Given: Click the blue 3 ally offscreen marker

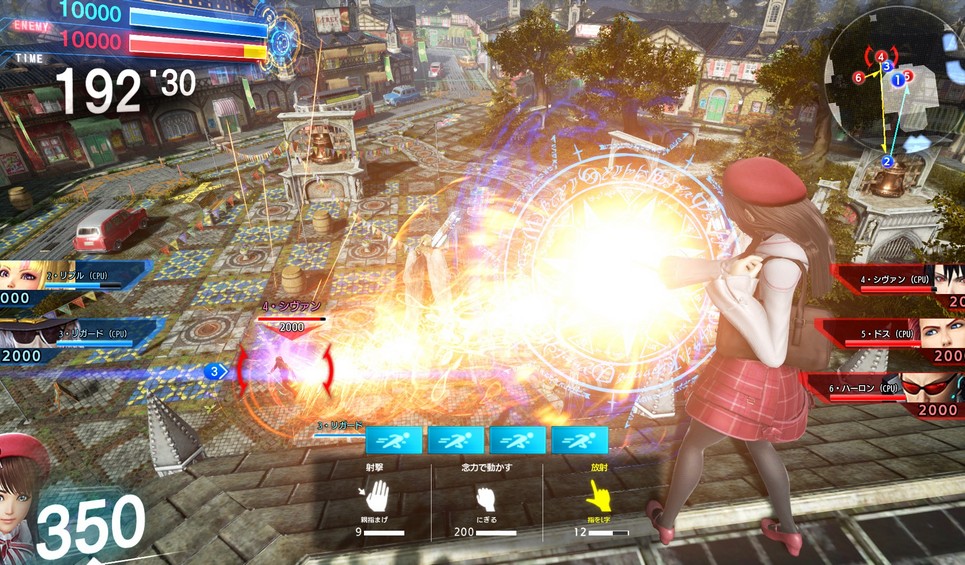Looking at the screenshot, I should point(214,372).
